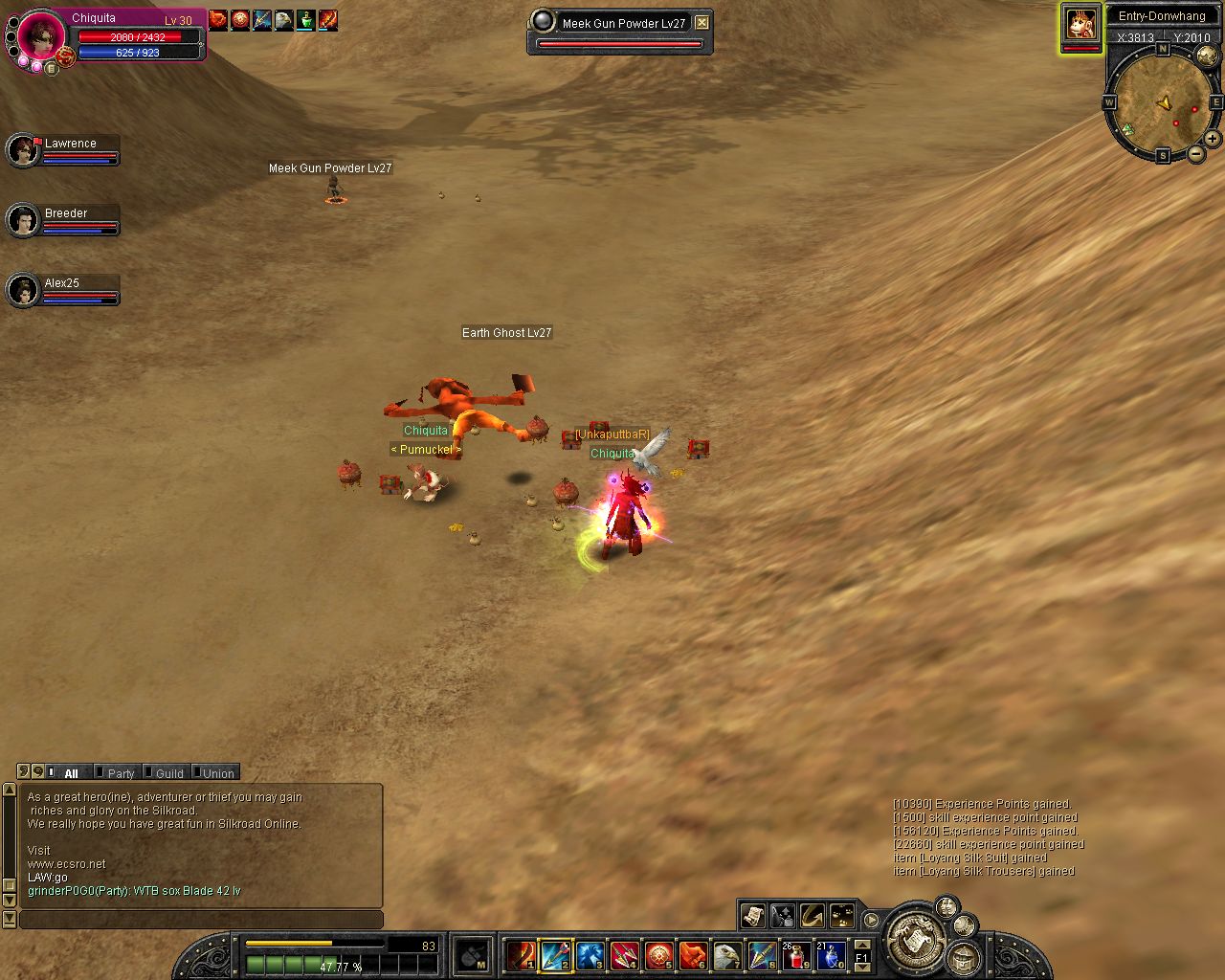
Task: Click the chat message input field
Action: [201, 920]
